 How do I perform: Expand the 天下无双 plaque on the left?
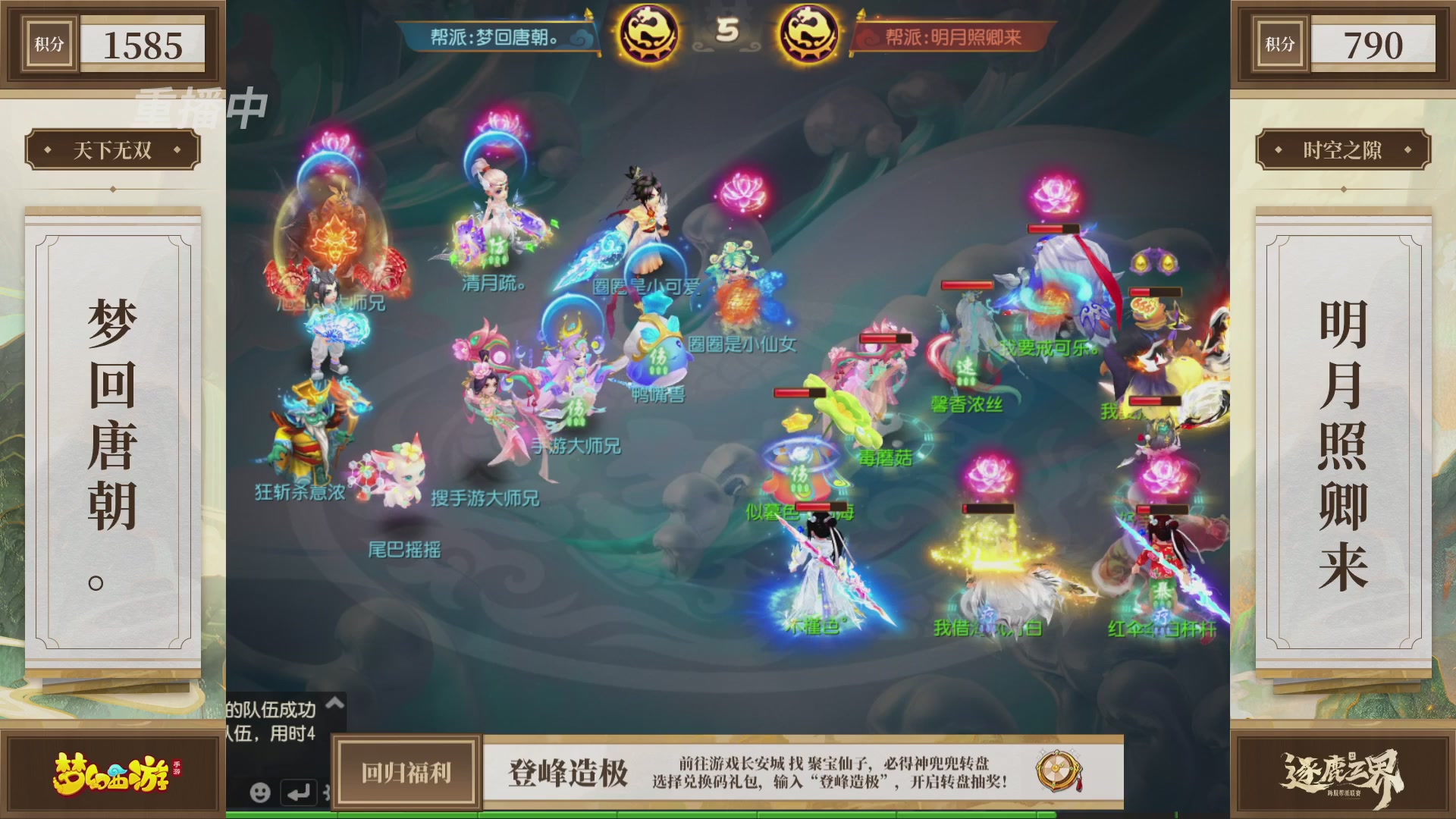[x=112, y=149]
